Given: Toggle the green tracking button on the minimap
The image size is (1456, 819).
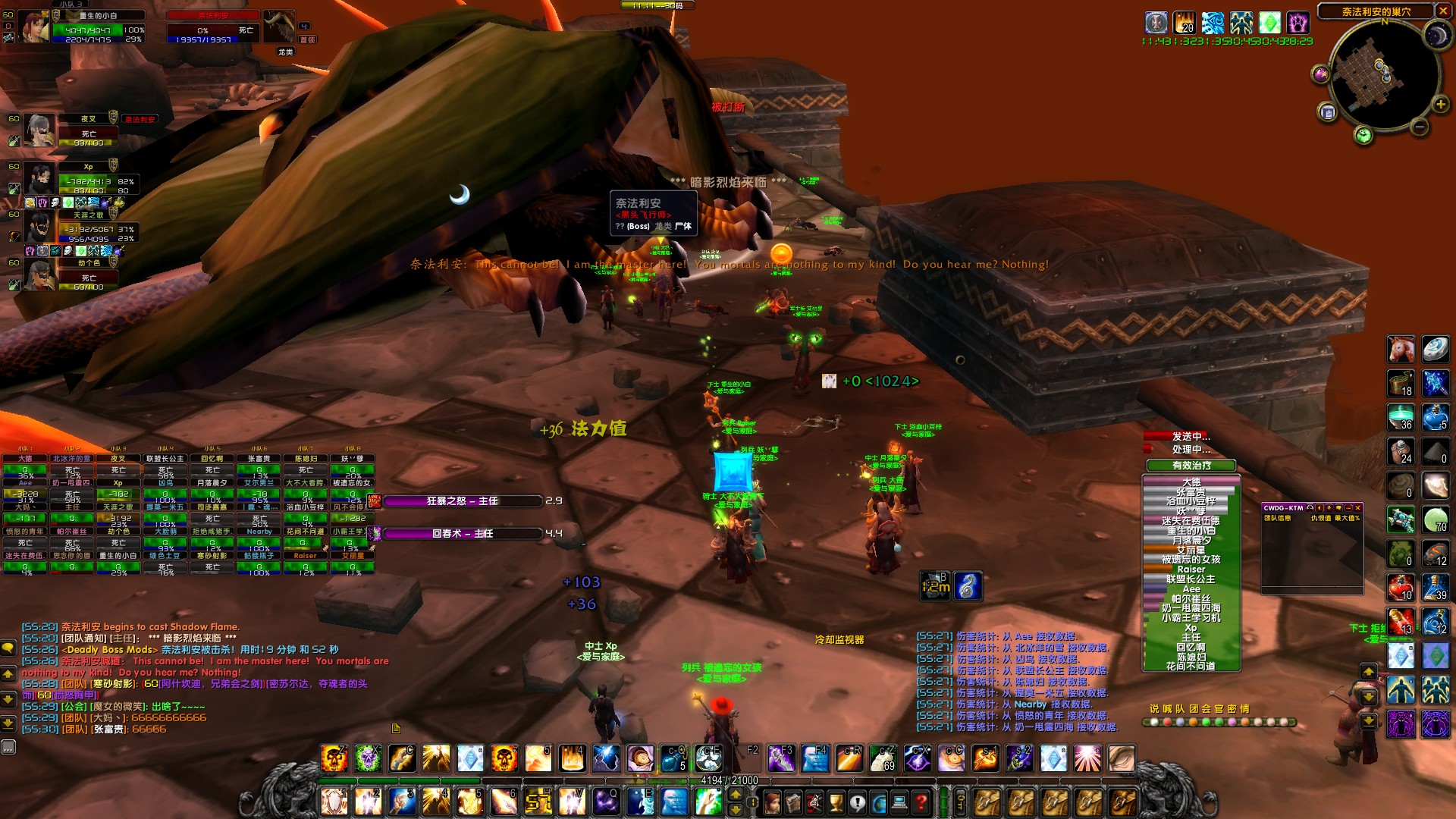Looking at the screenshot, I should pos(1363,134).
